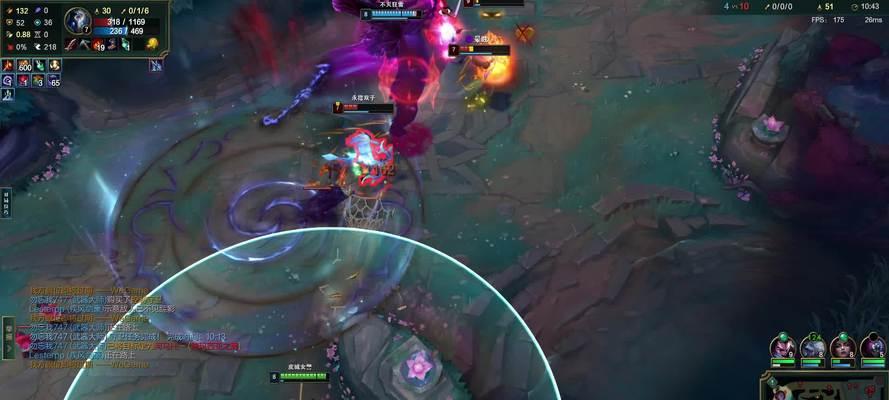Click the buff icon showing 600
The width and height of the screenshot is (889, 400).
click(23, 65)
